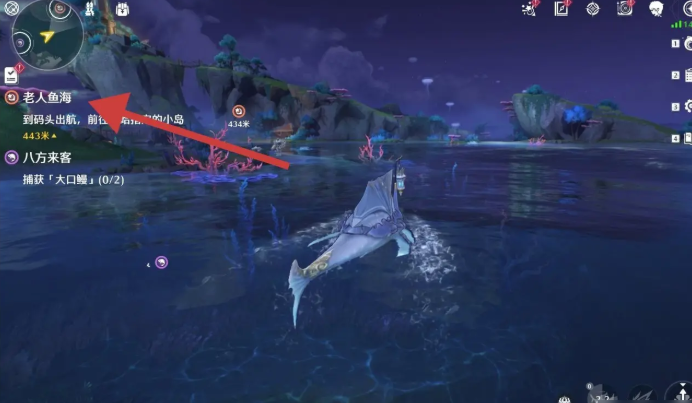Open the compass adventure book icon
This screenshot has width=692, height=403.
(x=562, y=9)
